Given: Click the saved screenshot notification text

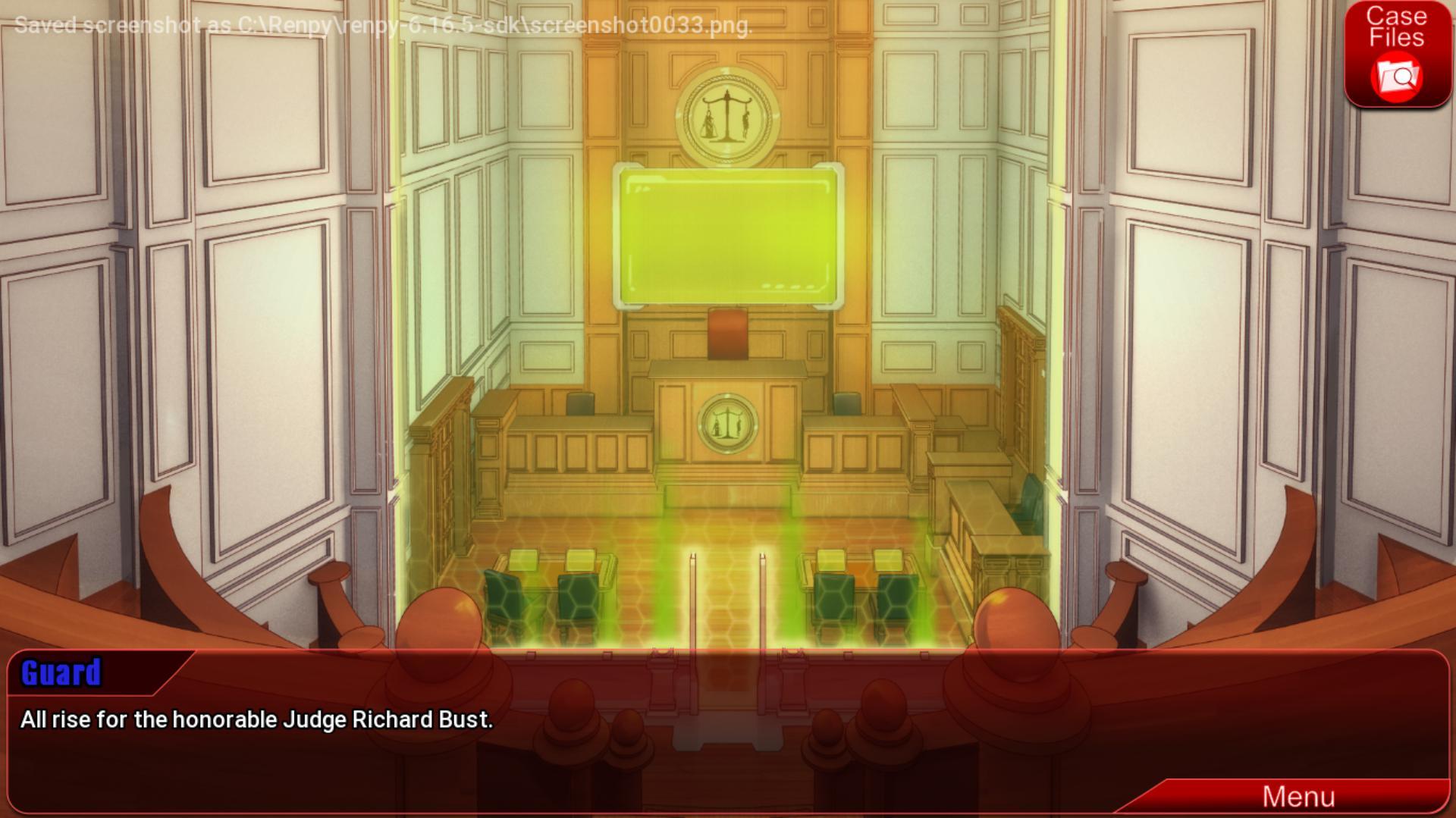Looking at the screenshot, I should (x=379, y=25).
